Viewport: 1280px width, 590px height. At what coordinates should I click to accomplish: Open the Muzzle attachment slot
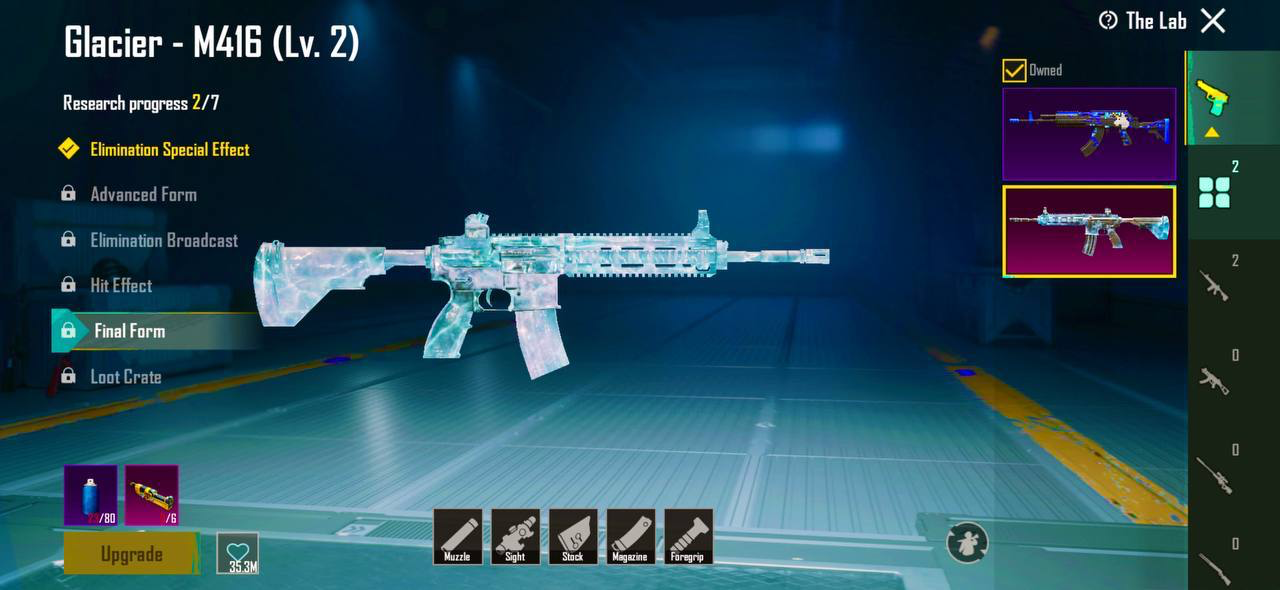[x=457, y=537]
